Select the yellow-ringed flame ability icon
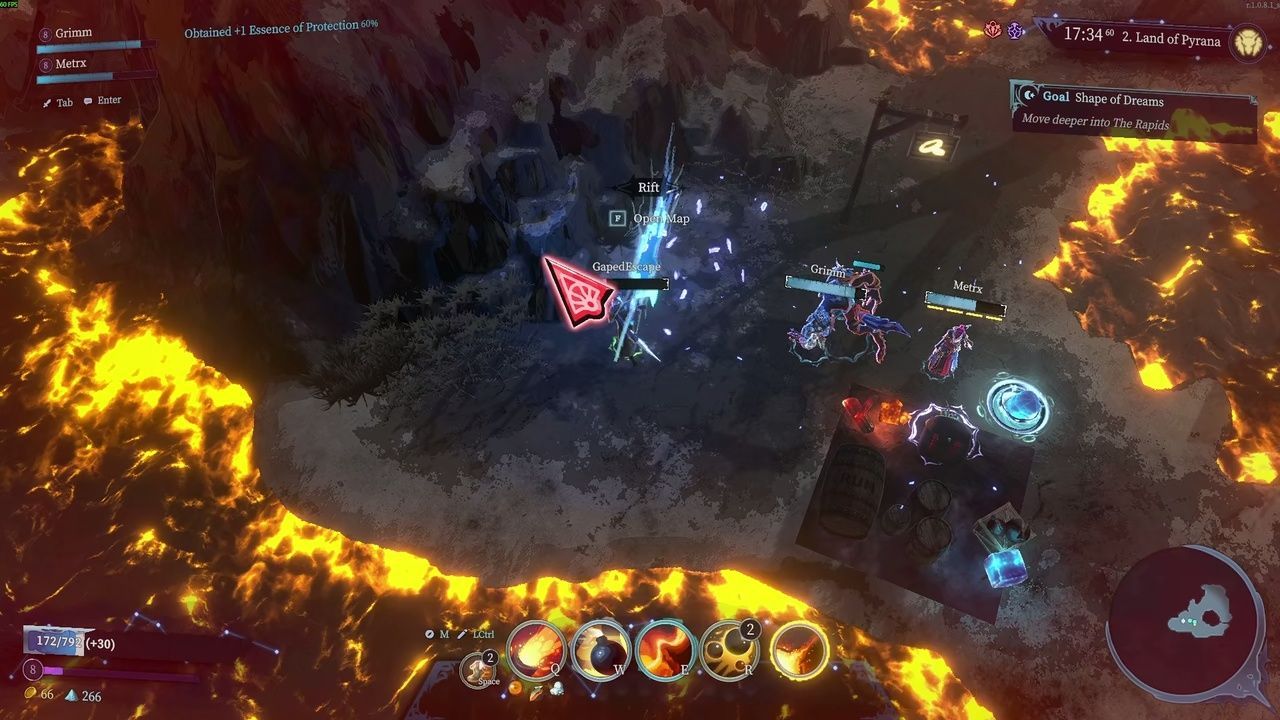Image resolution: width=1280 pixels, height=720 pixels. click(798, 651)
